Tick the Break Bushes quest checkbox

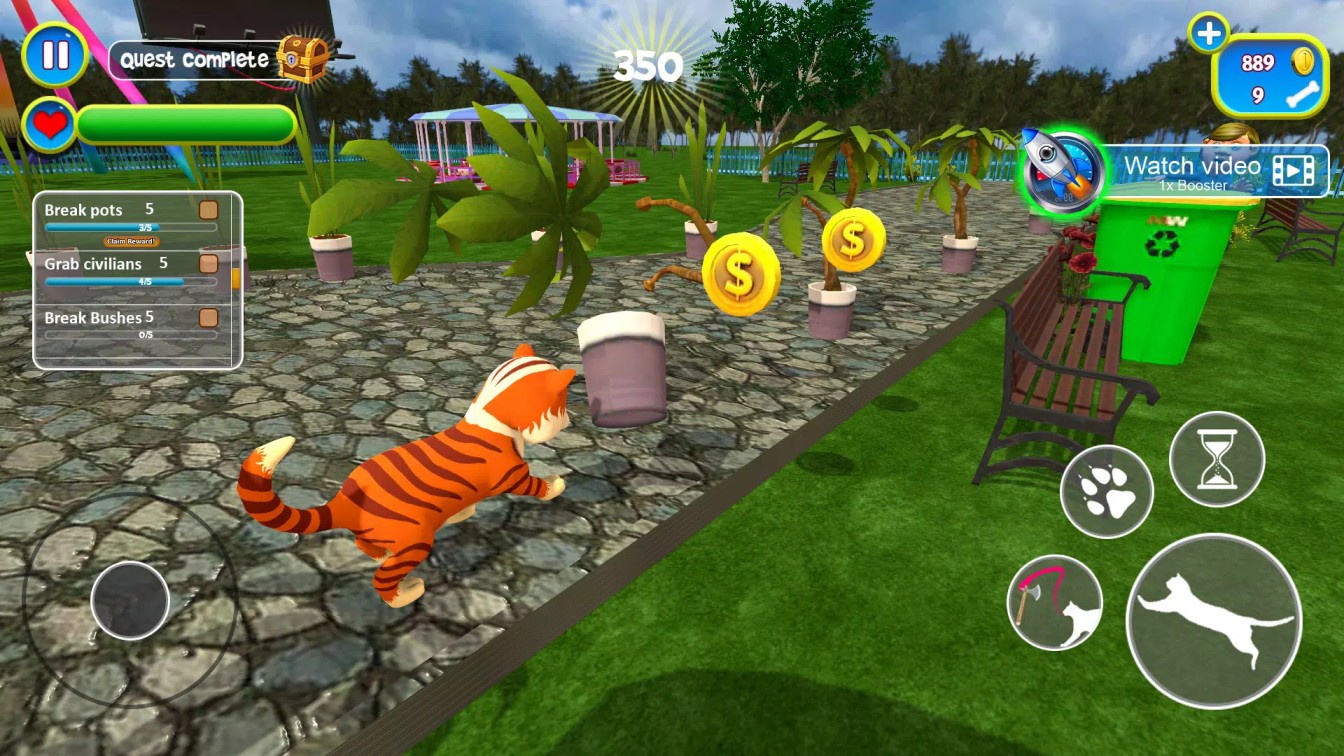coord(208,318)
